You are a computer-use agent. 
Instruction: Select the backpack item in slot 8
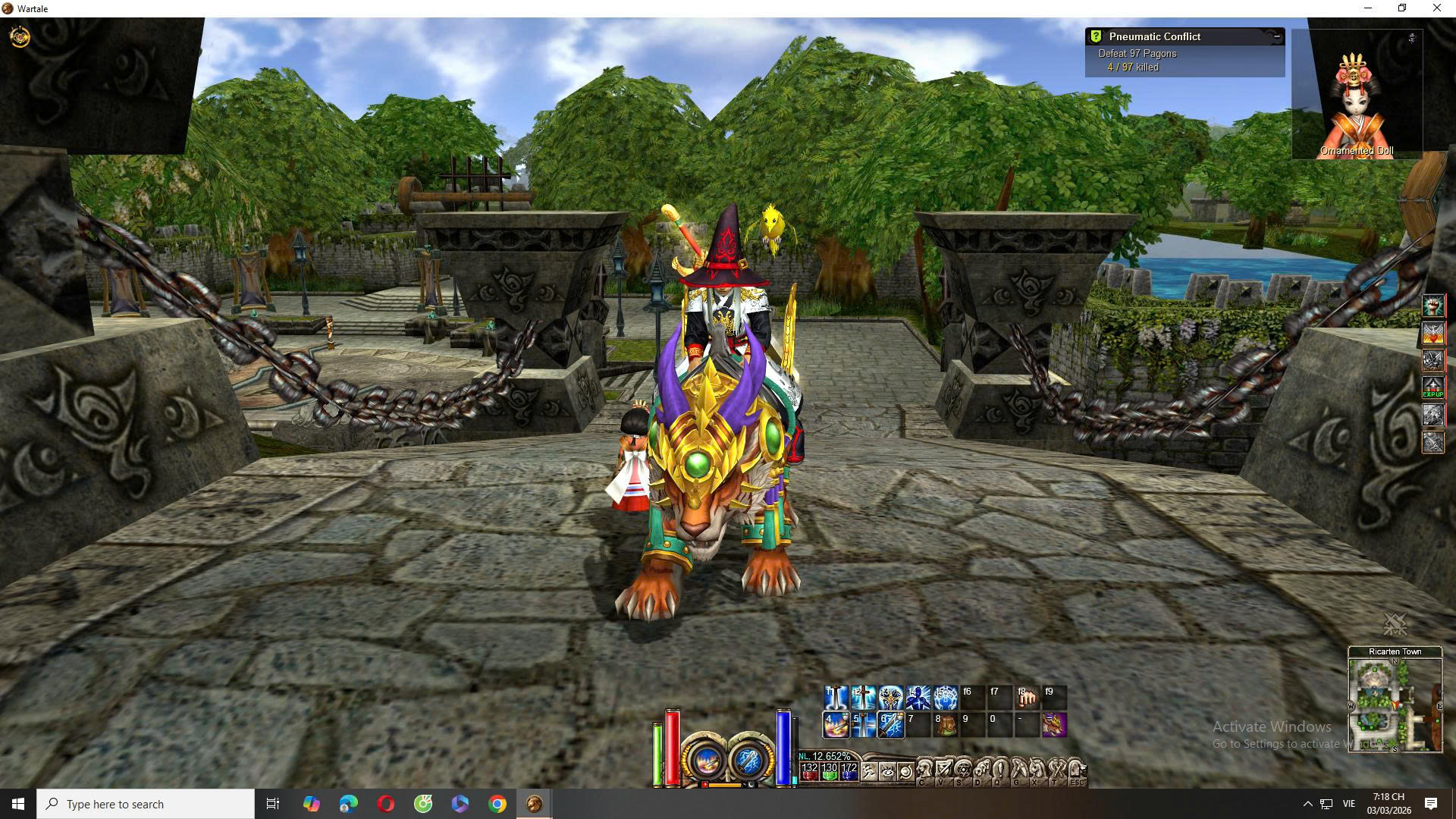[945, 725]
